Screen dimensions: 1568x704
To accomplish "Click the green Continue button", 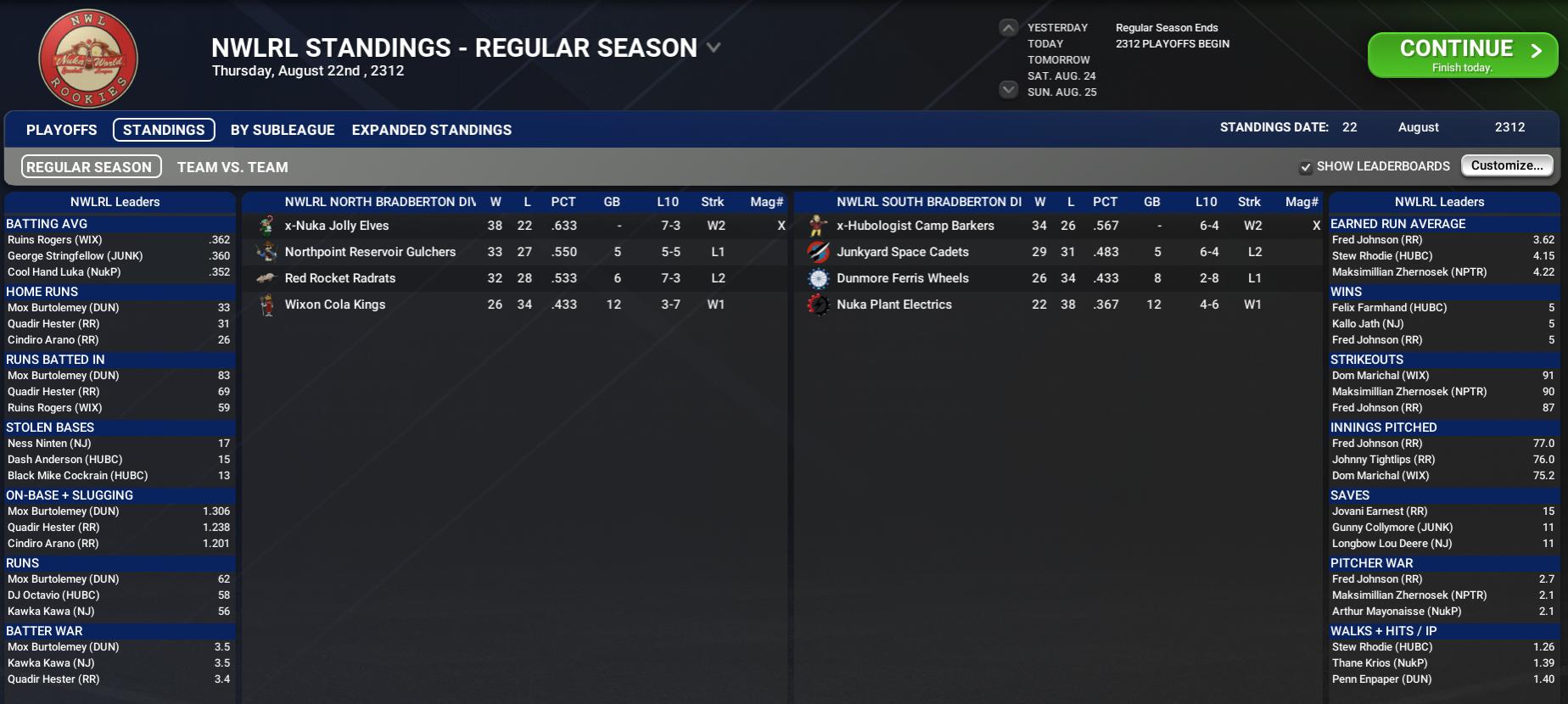I will [1462, 55].
